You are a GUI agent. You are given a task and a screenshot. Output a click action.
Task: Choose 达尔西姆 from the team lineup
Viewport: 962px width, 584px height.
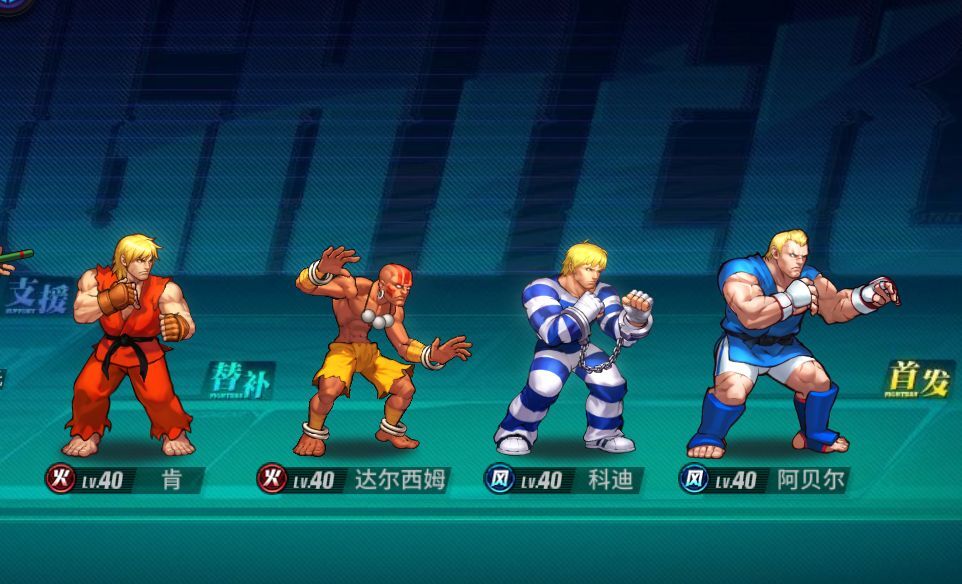coord(374,350)
